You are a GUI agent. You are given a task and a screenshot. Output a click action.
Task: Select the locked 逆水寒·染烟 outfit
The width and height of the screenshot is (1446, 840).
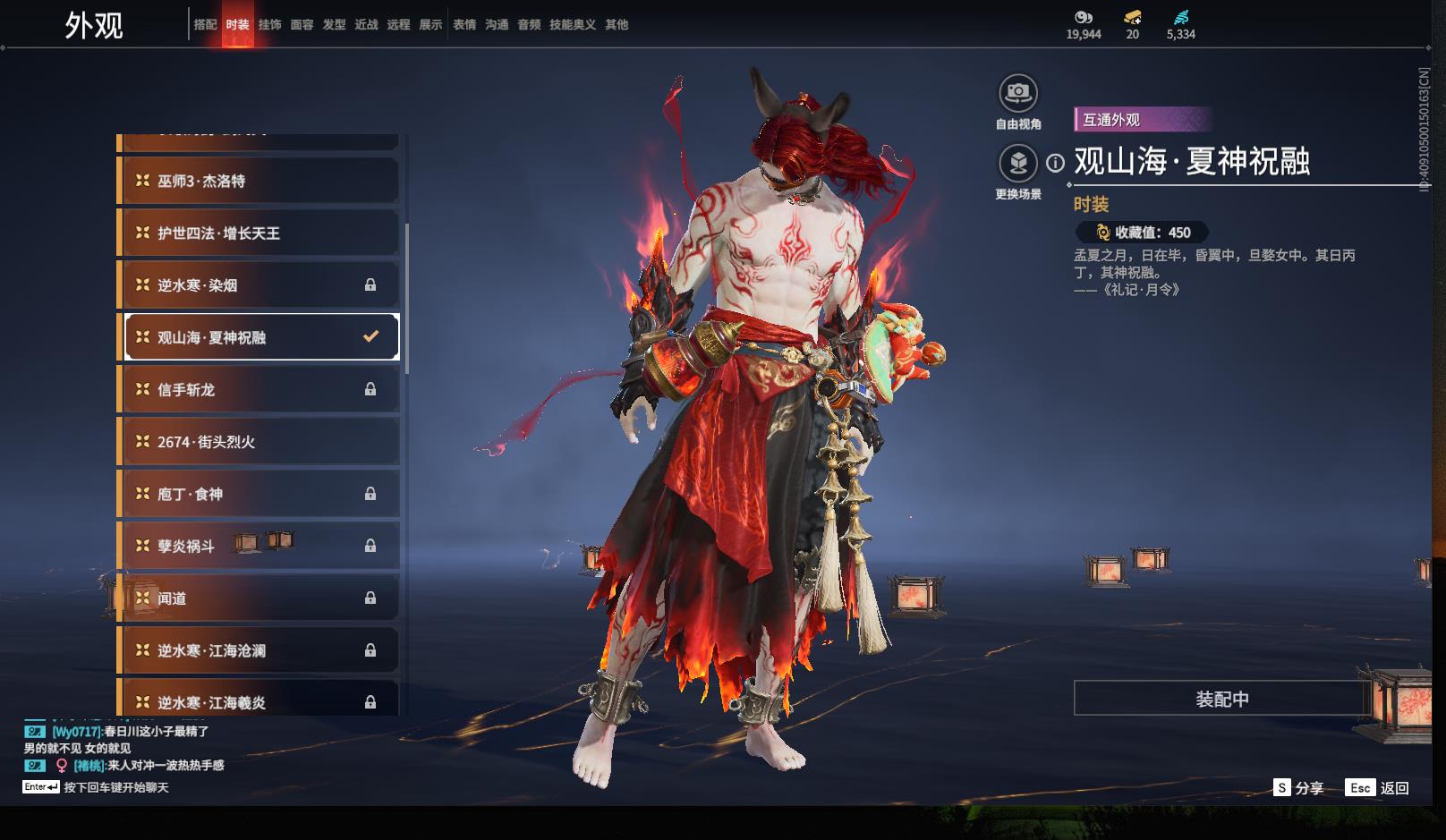pos(259,285)
